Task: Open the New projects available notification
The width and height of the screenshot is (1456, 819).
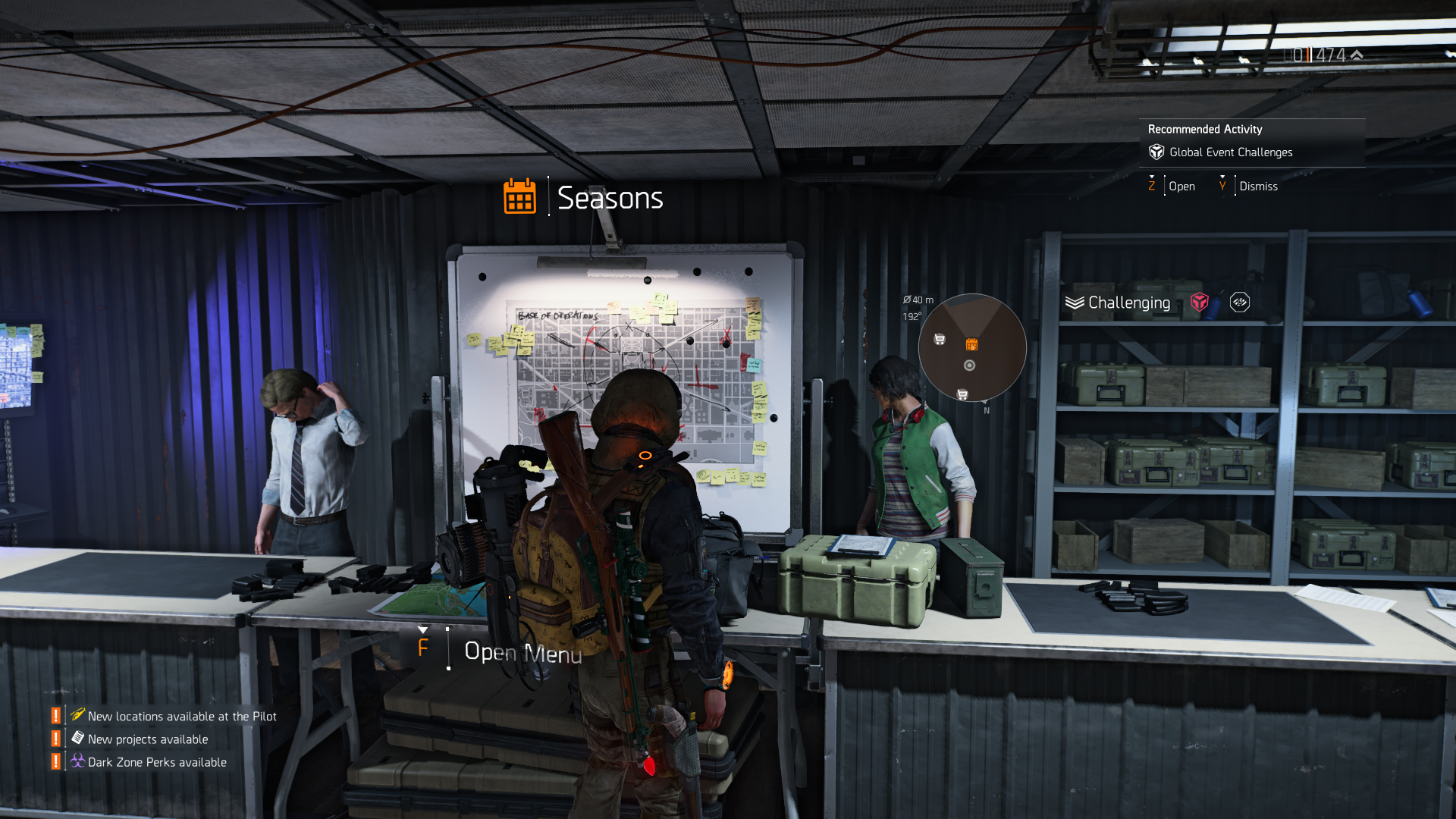Action: point(147,739)
